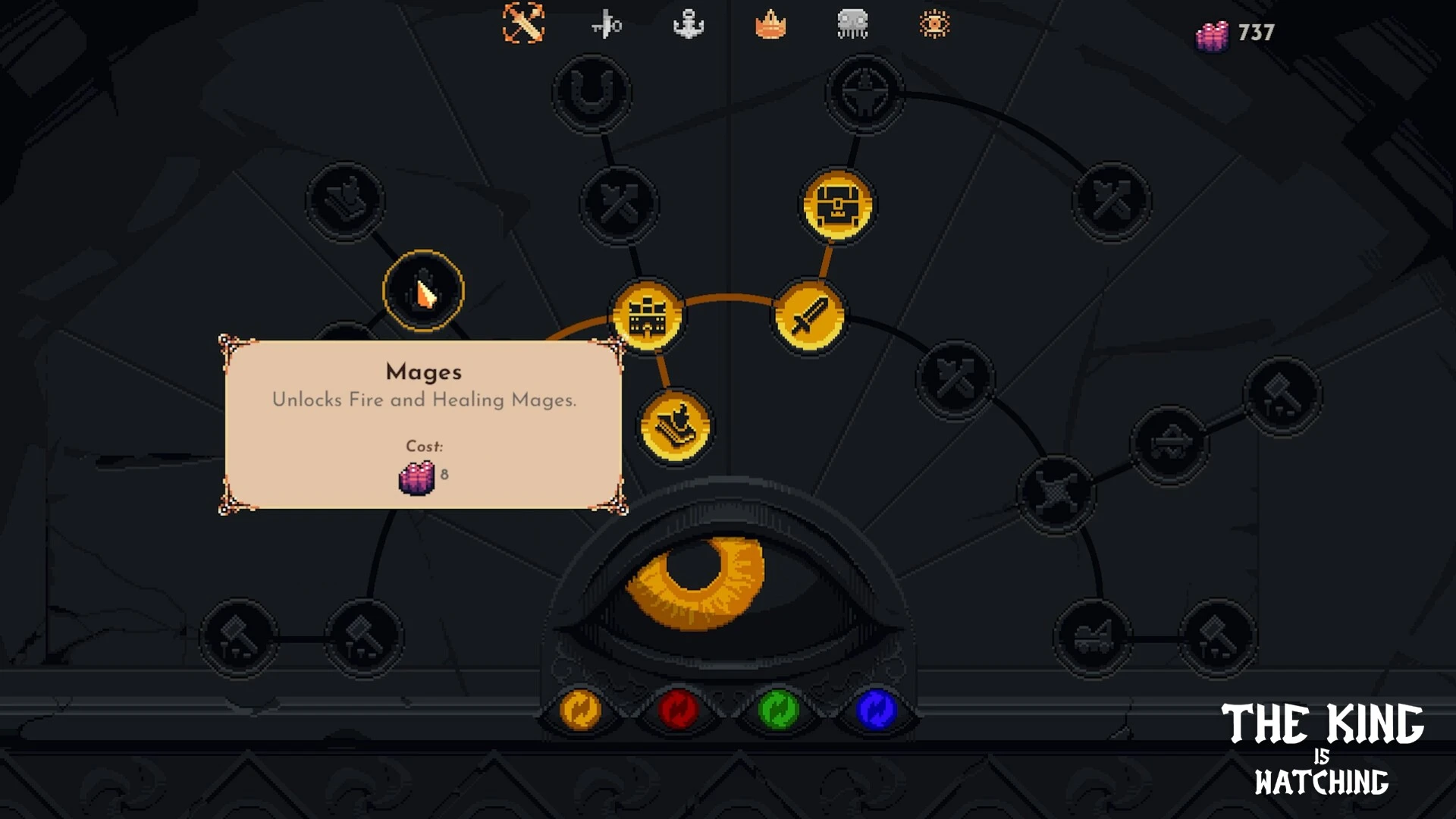The height and width of the screenshot is (819, 1456).
Task: Select the golden treasure chest node
Action: [837, 206]
